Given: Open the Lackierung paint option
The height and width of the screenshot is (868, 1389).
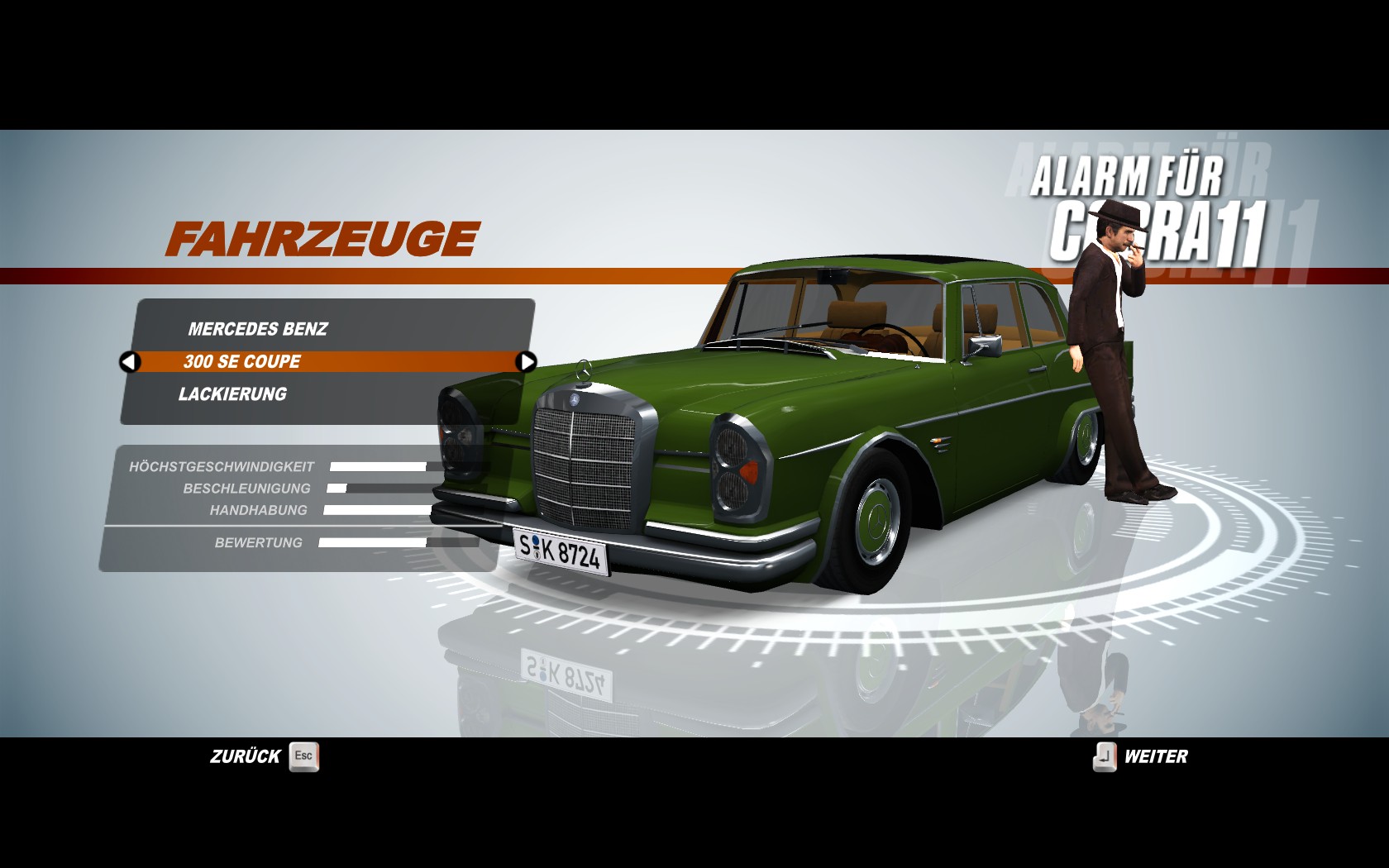Looking at the screenshot, I should pyautogui.click(x=233, y=394).
